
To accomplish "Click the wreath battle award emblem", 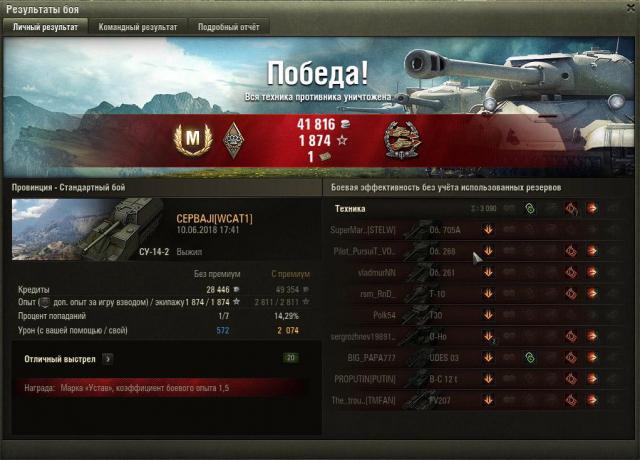I will 404,141.
